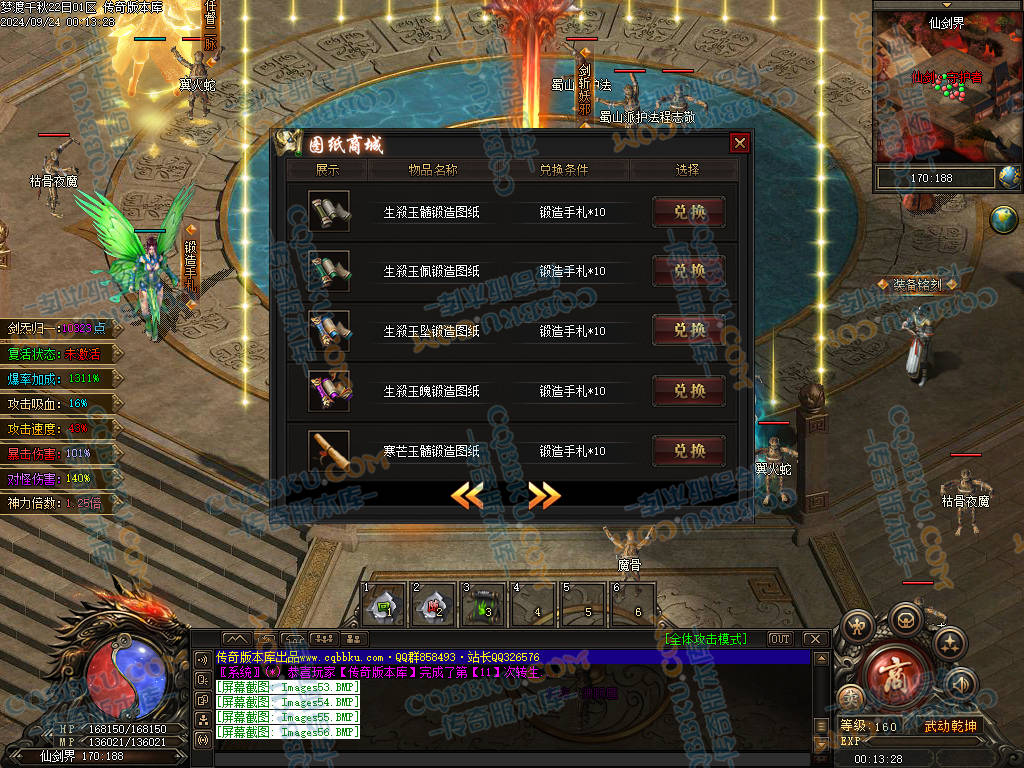
Task: Go to the next shop page
Action: coord(544,495)
